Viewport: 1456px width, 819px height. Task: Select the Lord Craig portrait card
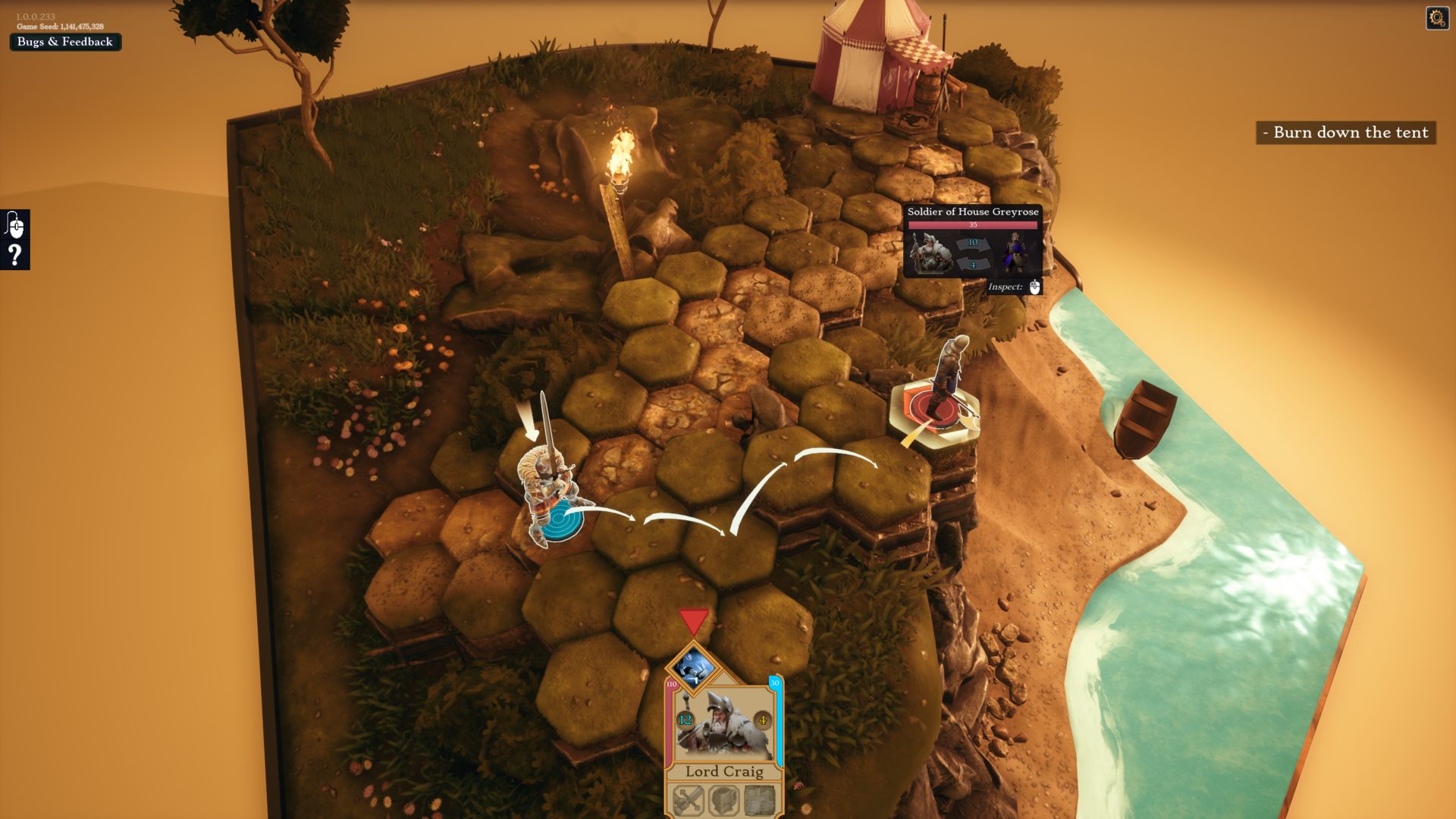point(723,724)
